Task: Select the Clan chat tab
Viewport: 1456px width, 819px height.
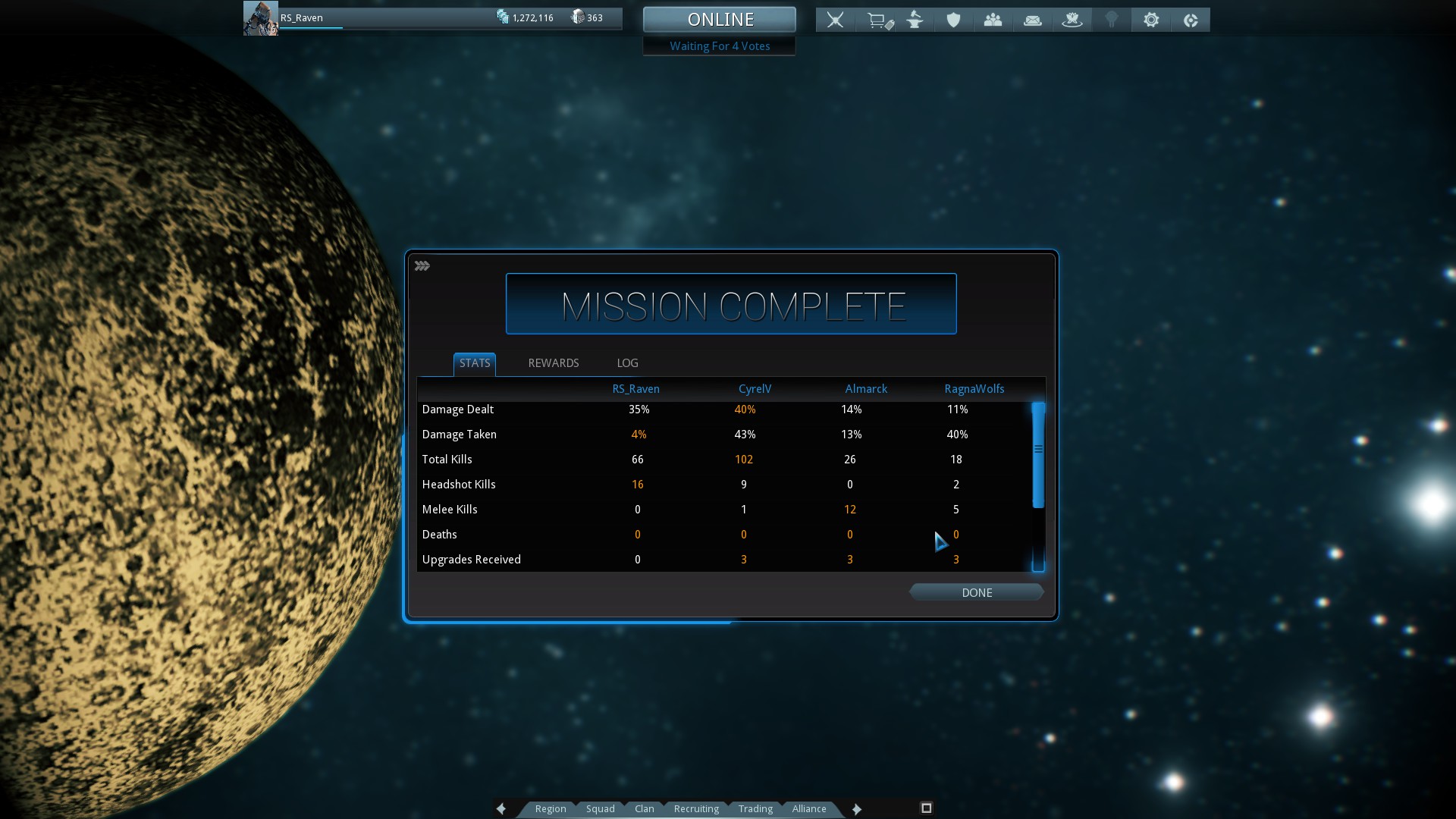Action: tap(644, 808)
